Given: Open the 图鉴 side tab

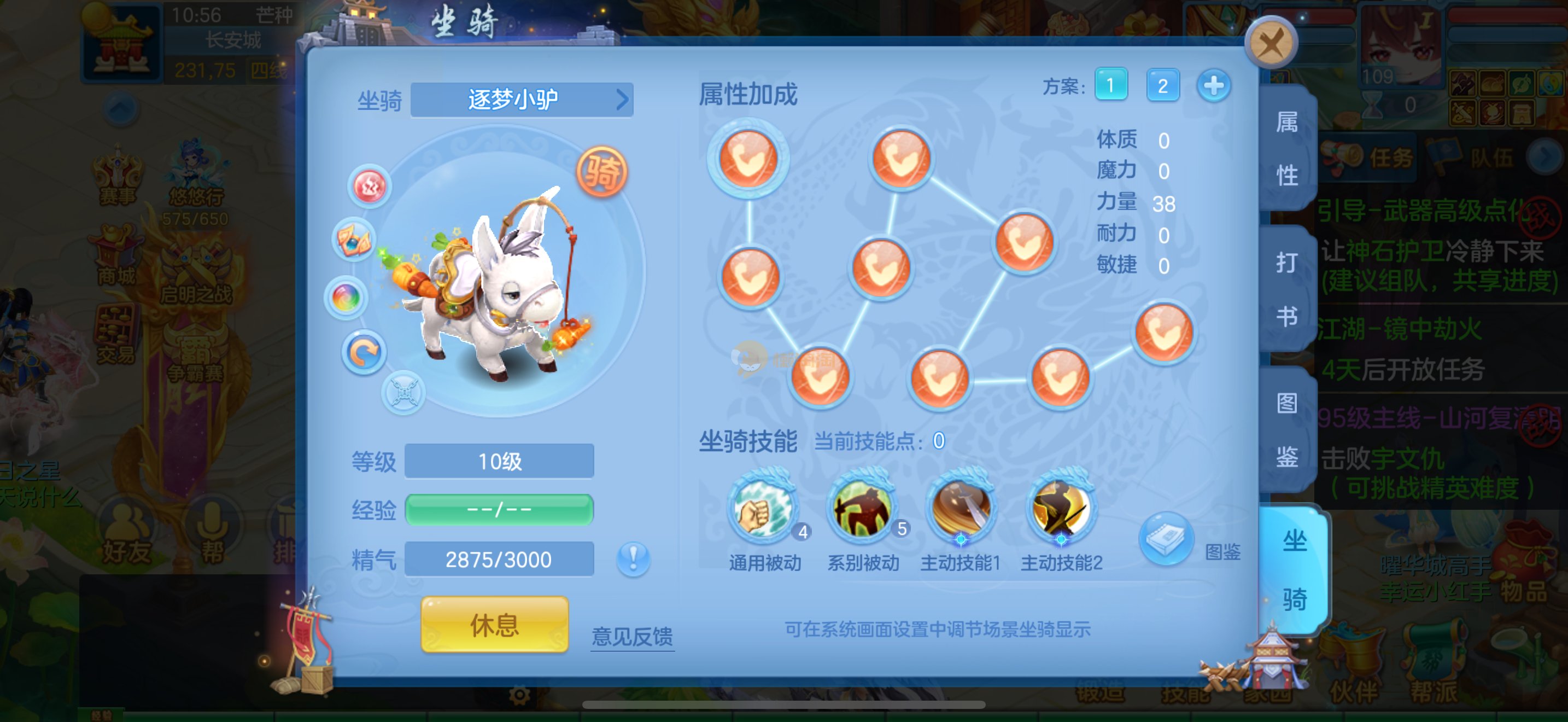Looking at the screenshot, I should [x=1287, y=430].
